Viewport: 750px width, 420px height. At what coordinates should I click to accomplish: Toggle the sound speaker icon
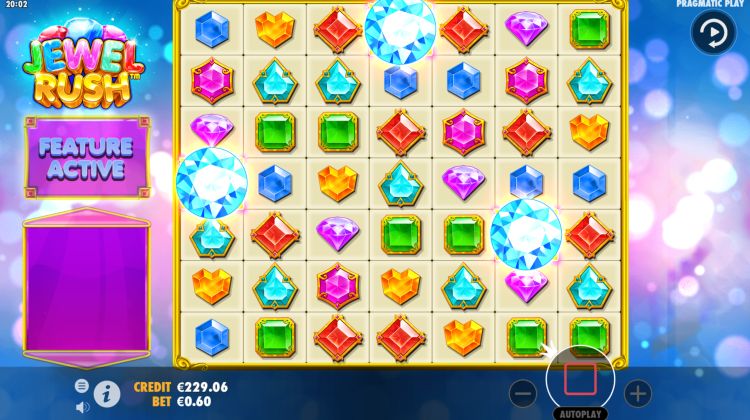pyautogui.click(x=82, y=407)
